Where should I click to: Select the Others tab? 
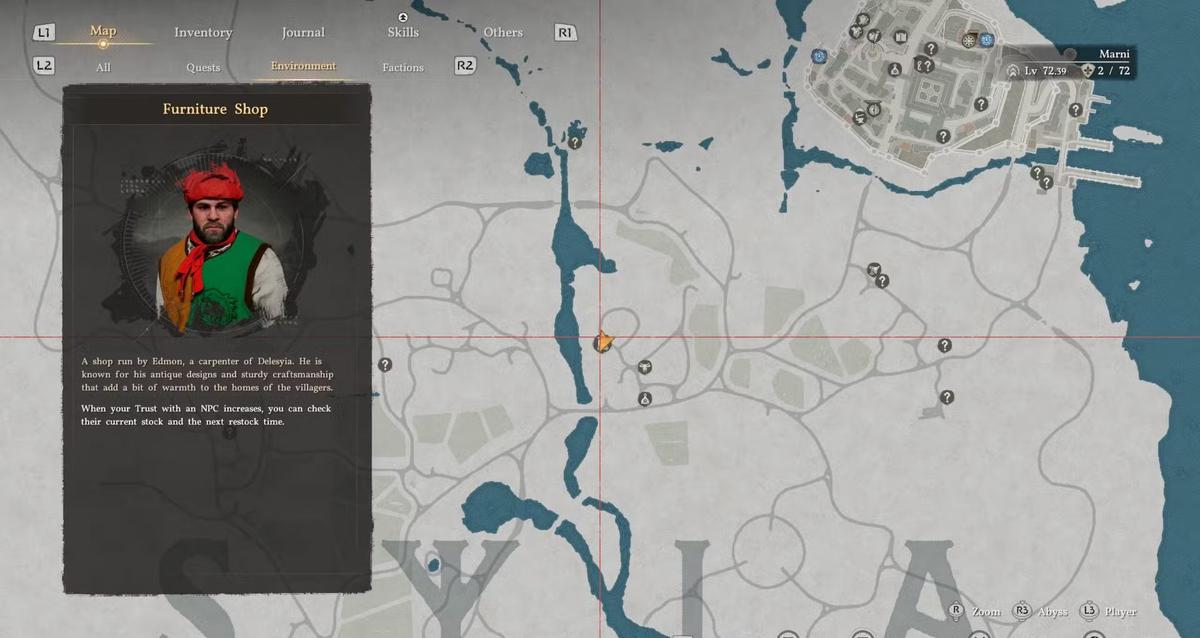pyautogui.click(x=503, y=33)
